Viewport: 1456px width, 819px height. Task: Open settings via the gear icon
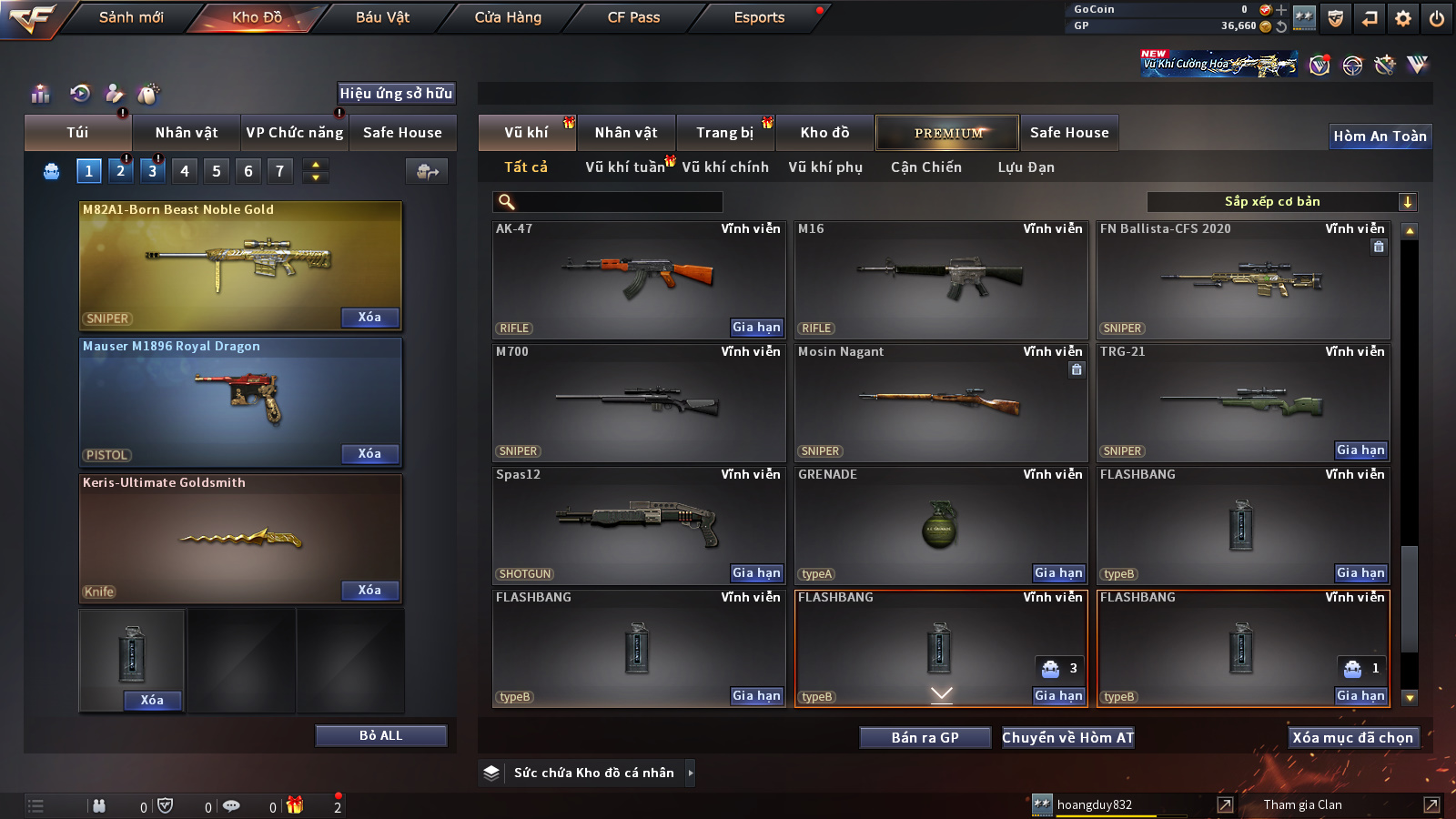(x=1403, y=18)
